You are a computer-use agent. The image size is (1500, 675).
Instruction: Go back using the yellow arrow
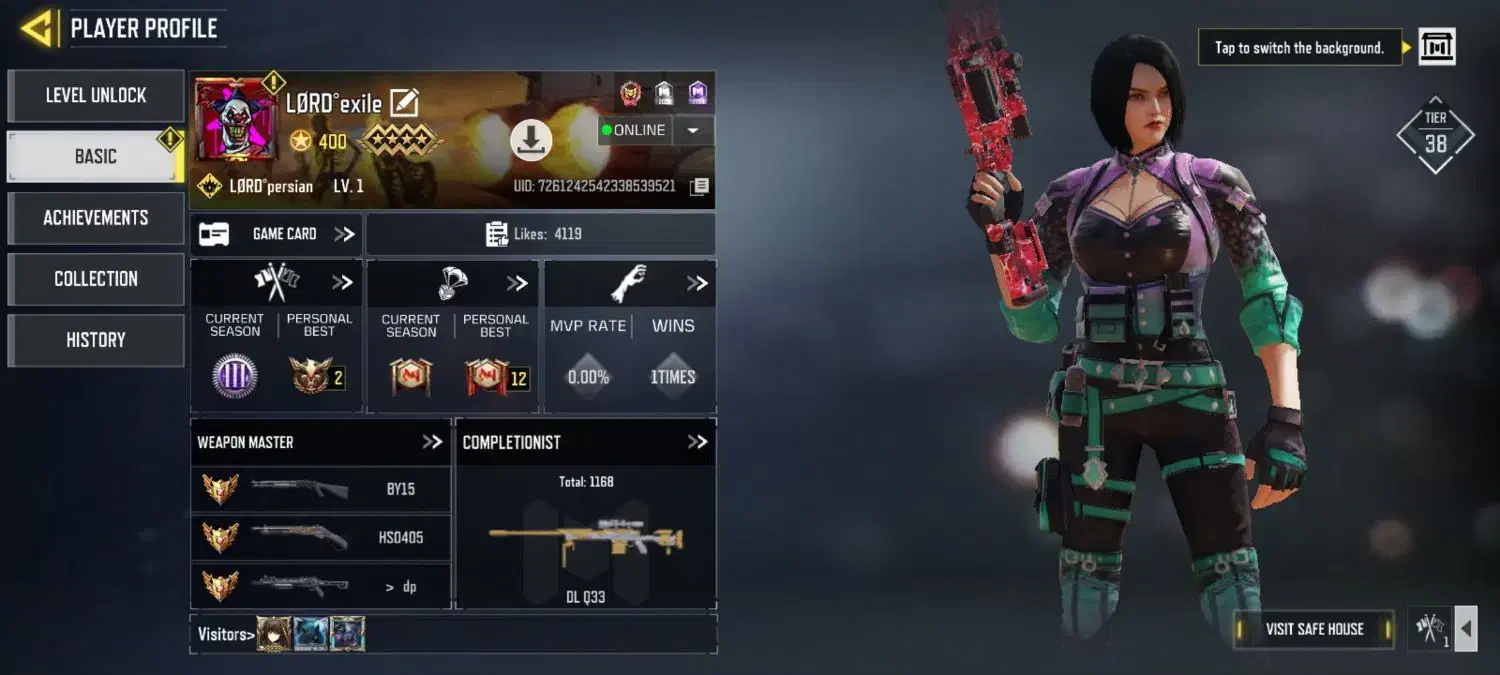click(36, 28)
